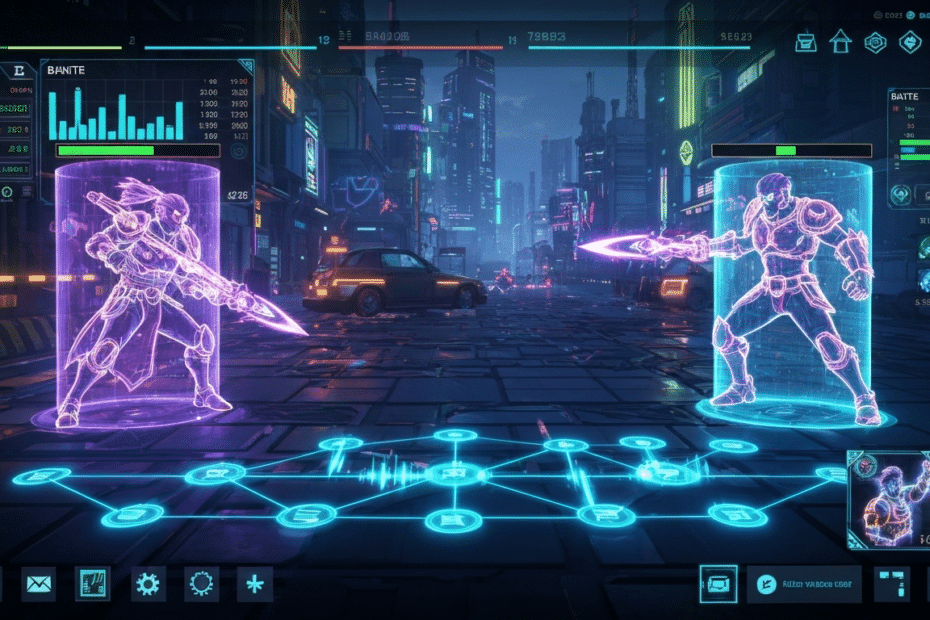
Task: Click the diamond emblem icon
Action: [909, 42]
